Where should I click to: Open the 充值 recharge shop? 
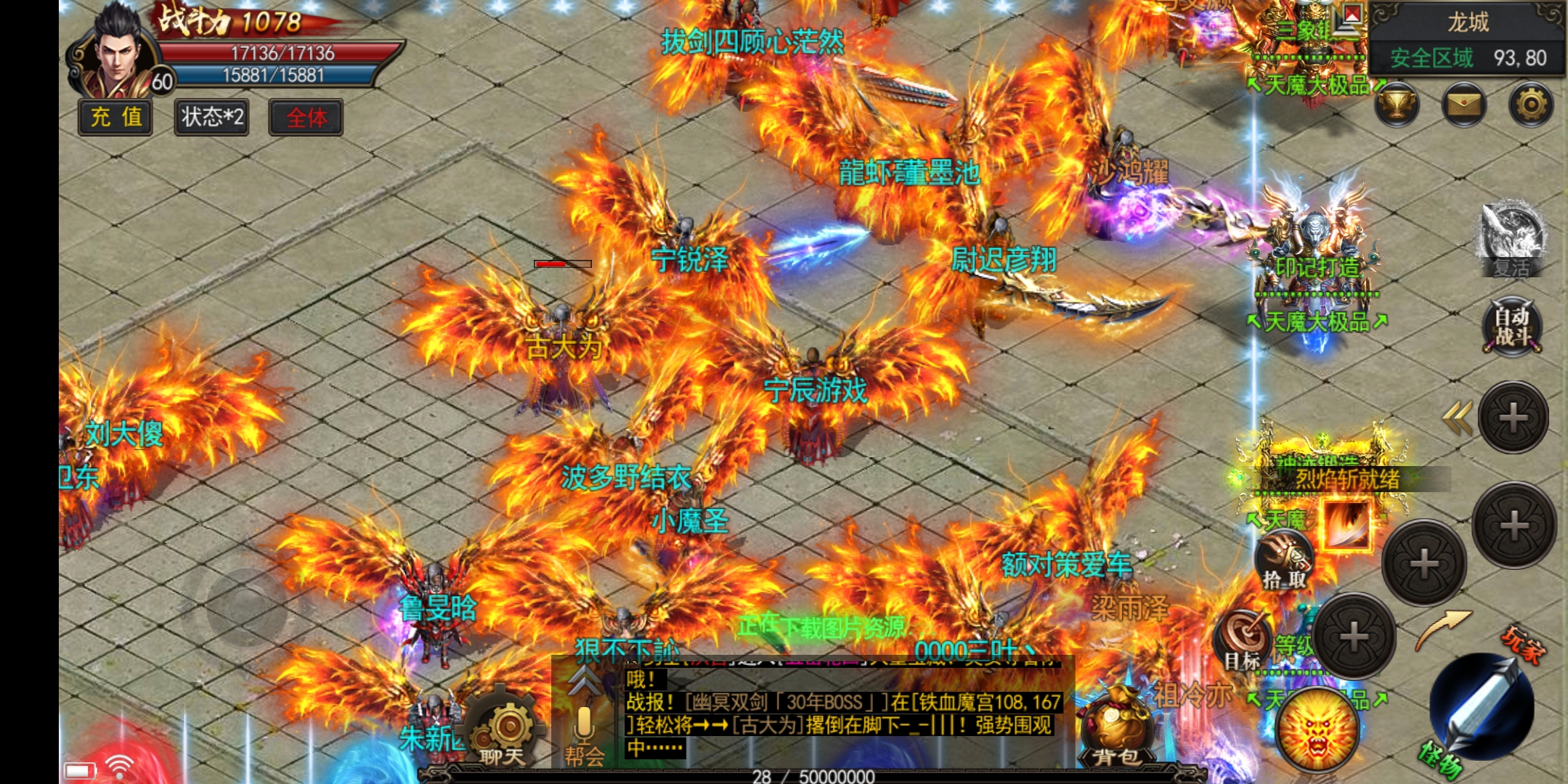point(115,117)
